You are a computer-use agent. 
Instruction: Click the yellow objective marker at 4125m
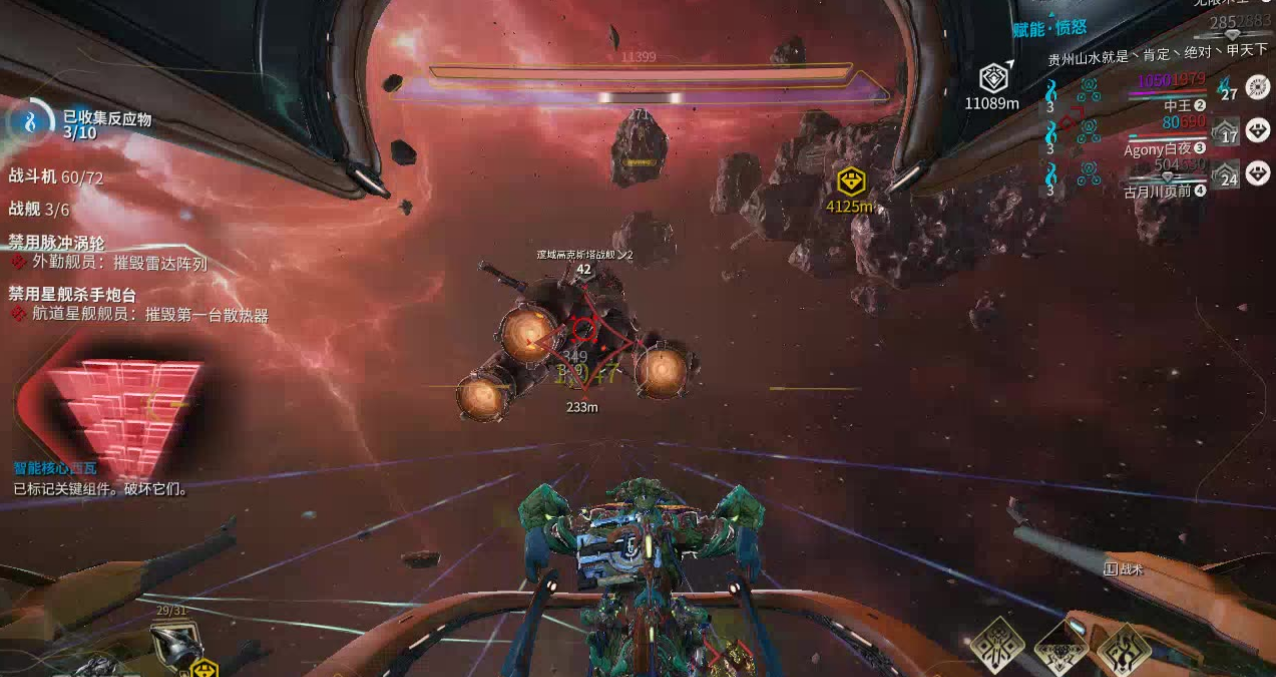[x=850, y=182]
